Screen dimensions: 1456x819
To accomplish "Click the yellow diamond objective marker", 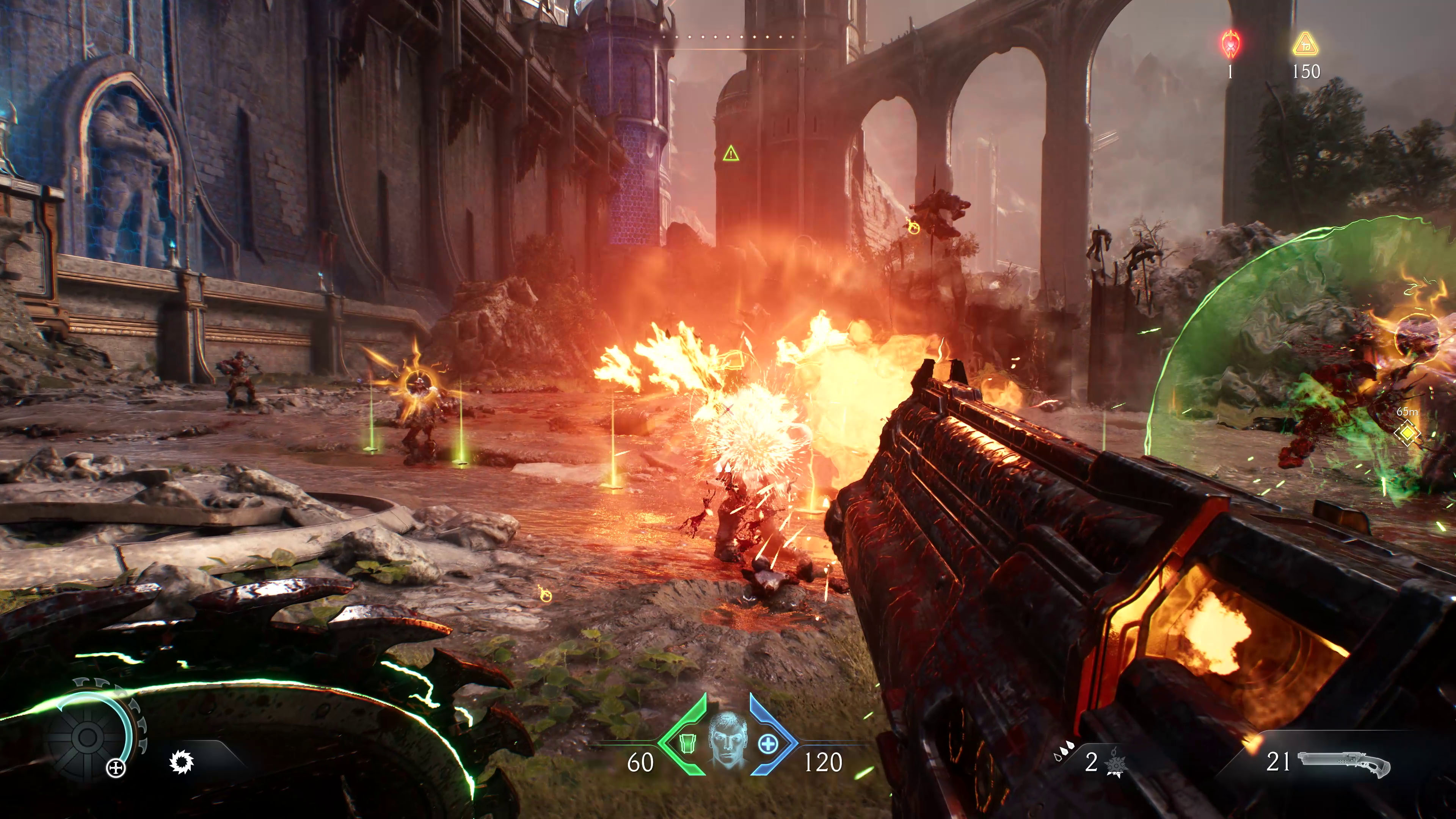I will pyautogui.click(x=1407, y=433).
